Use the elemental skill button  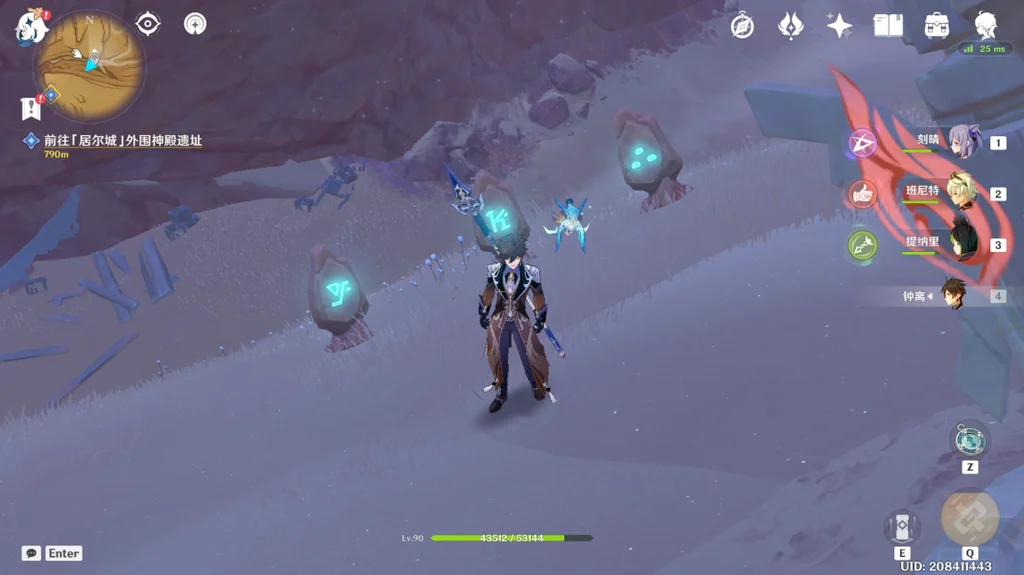coord(901,527)
